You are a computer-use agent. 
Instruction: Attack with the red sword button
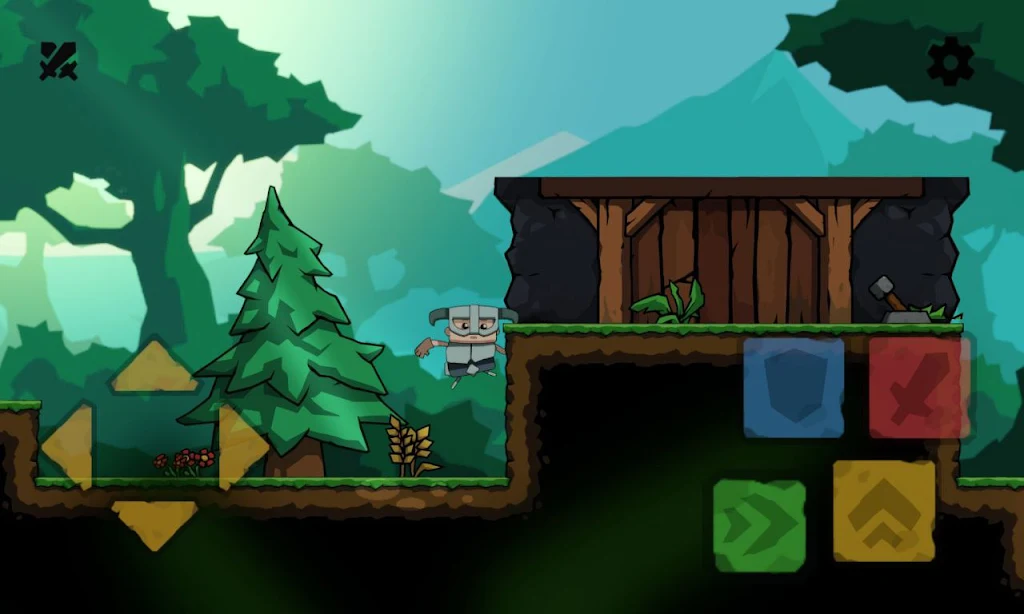coord(919,388)
